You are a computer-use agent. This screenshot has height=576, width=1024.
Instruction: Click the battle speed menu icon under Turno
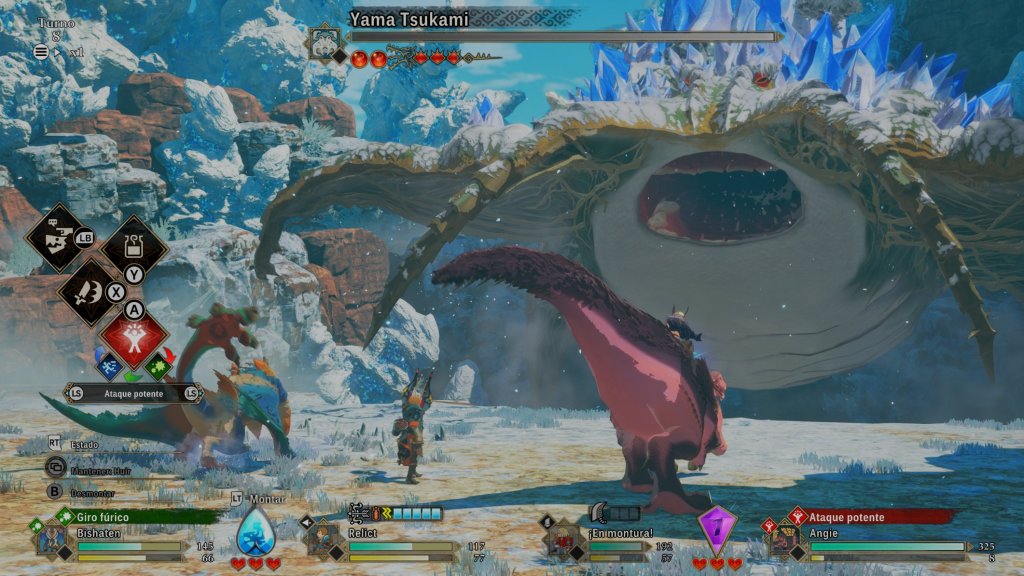click(42, 52)
